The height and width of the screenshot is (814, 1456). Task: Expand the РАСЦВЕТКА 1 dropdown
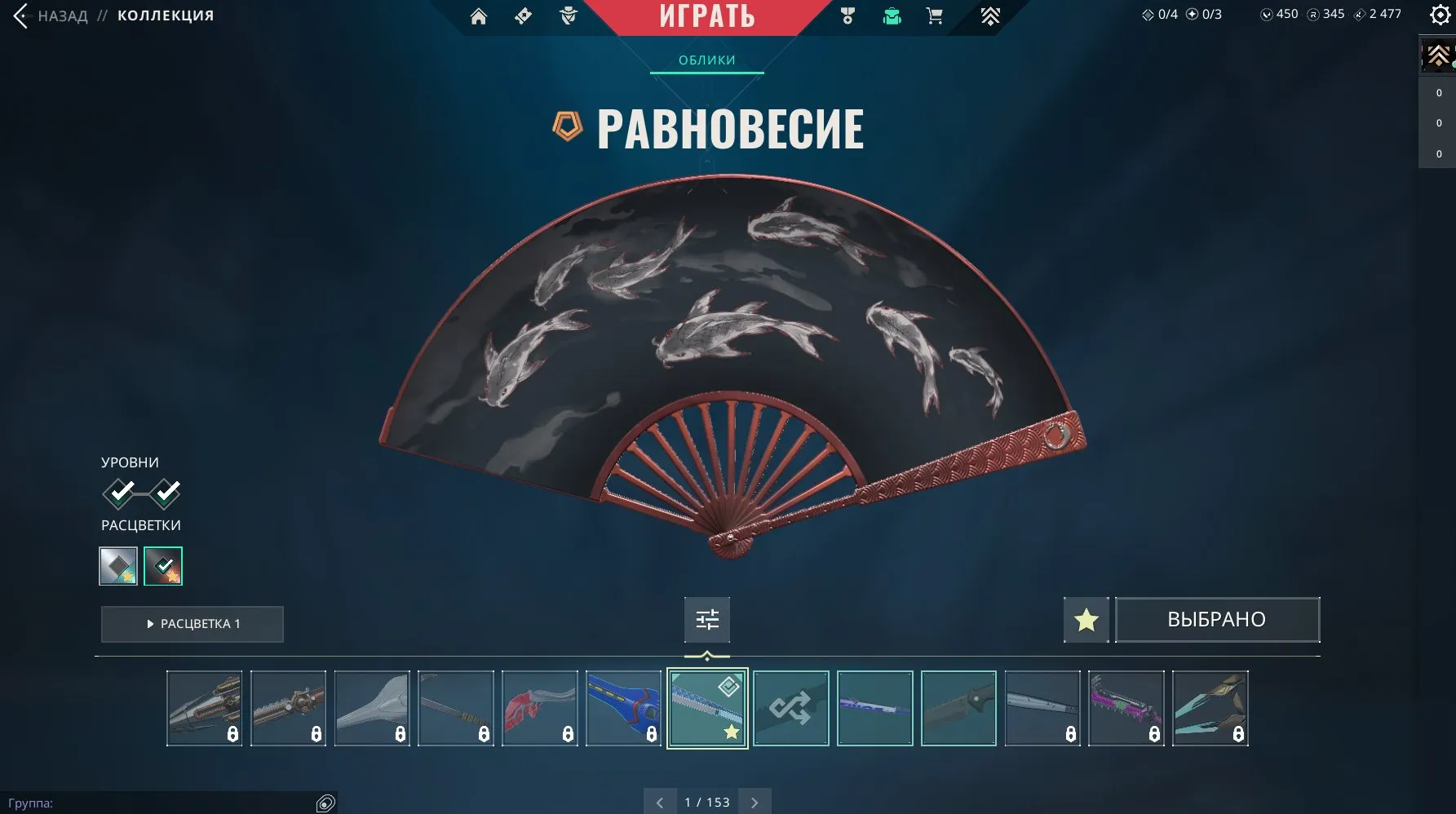192,624
